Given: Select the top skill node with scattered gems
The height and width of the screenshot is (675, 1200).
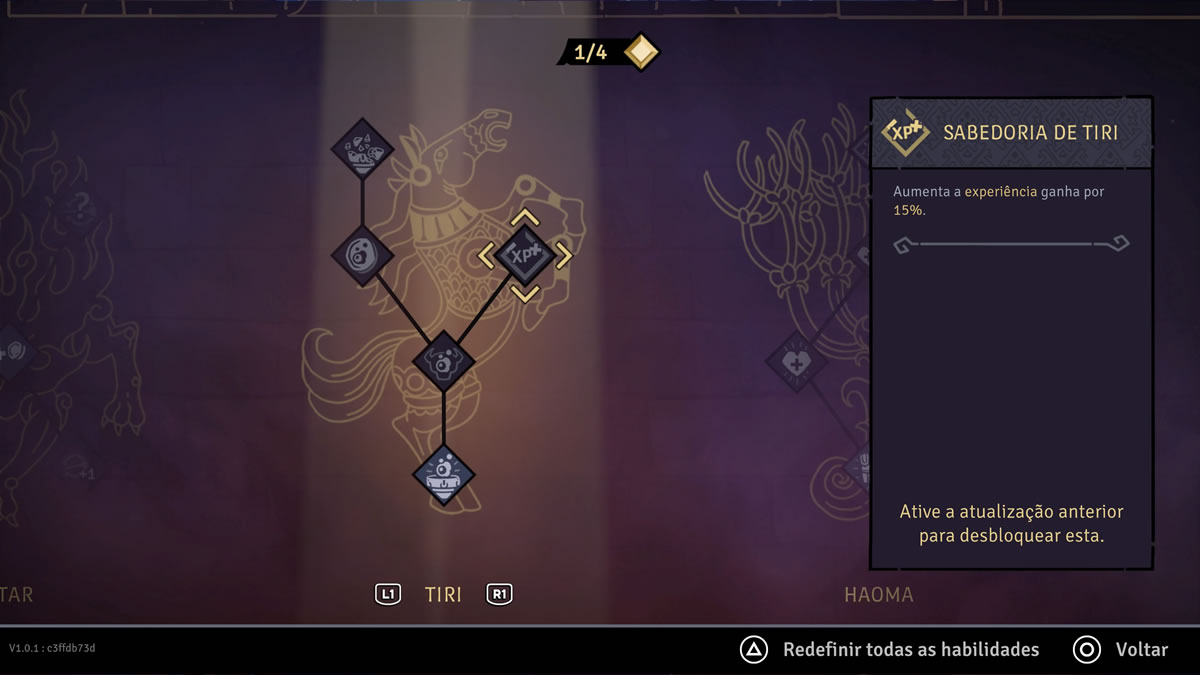Looking at the screenshot, I should point(362,150).
